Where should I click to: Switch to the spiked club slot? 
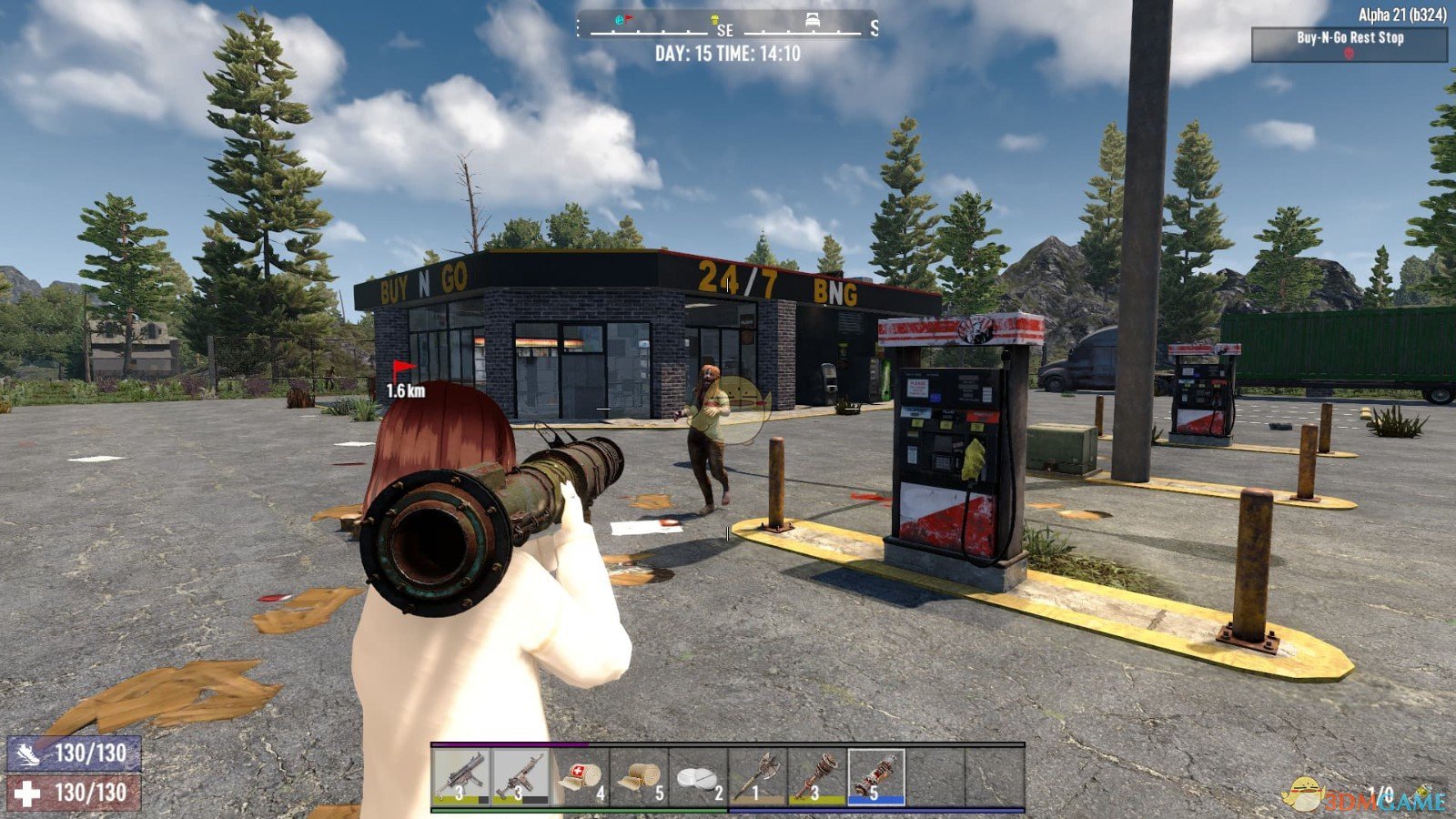tap(817, 776)
